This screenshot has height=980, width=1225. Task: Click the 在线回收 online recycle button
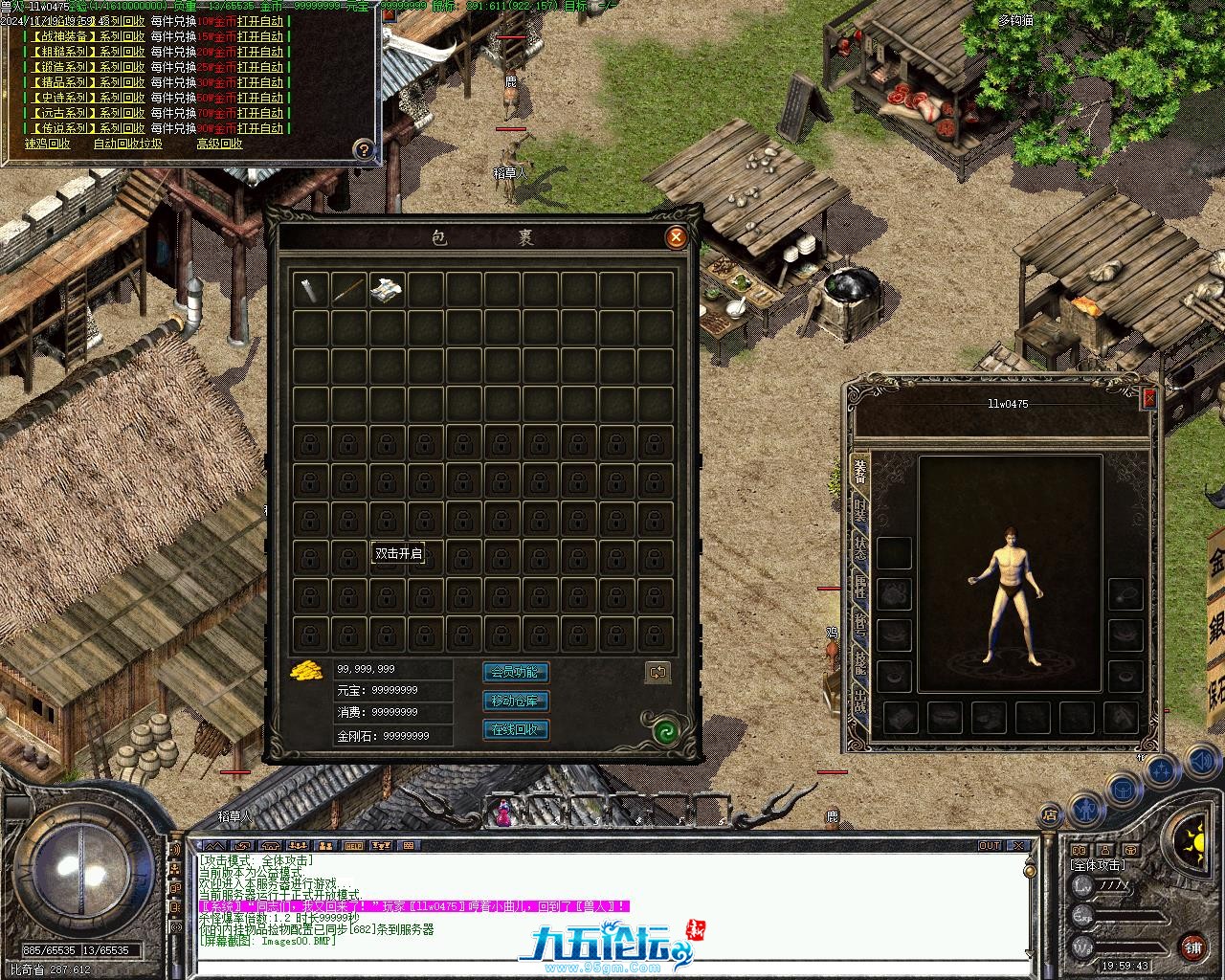[x=516, y=730]
